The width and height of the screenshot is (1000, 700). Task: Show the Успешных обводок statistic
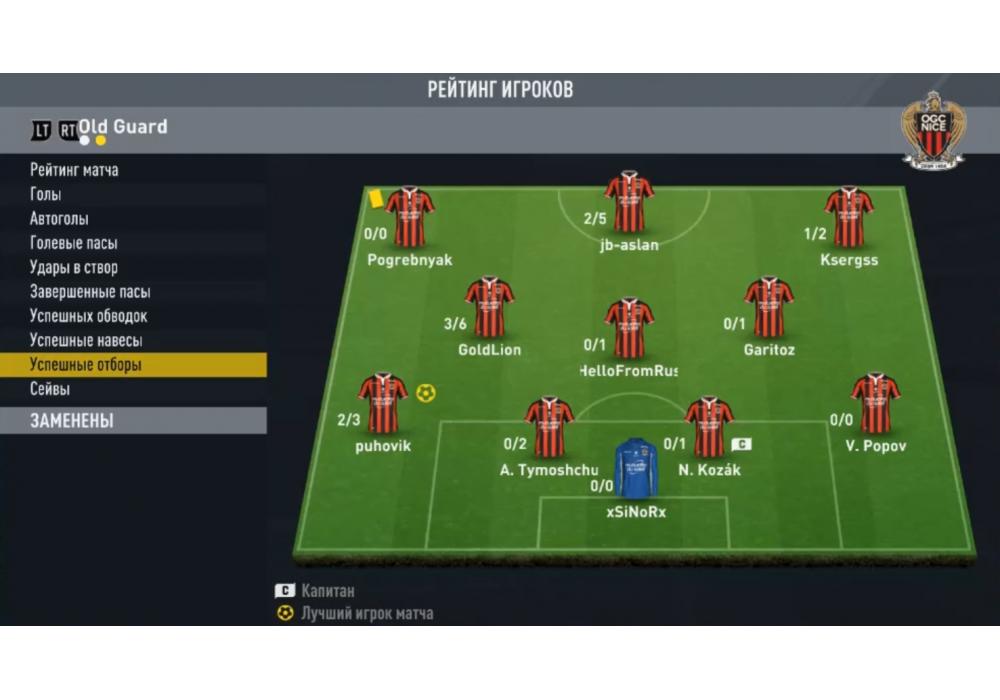pos(89,316)
